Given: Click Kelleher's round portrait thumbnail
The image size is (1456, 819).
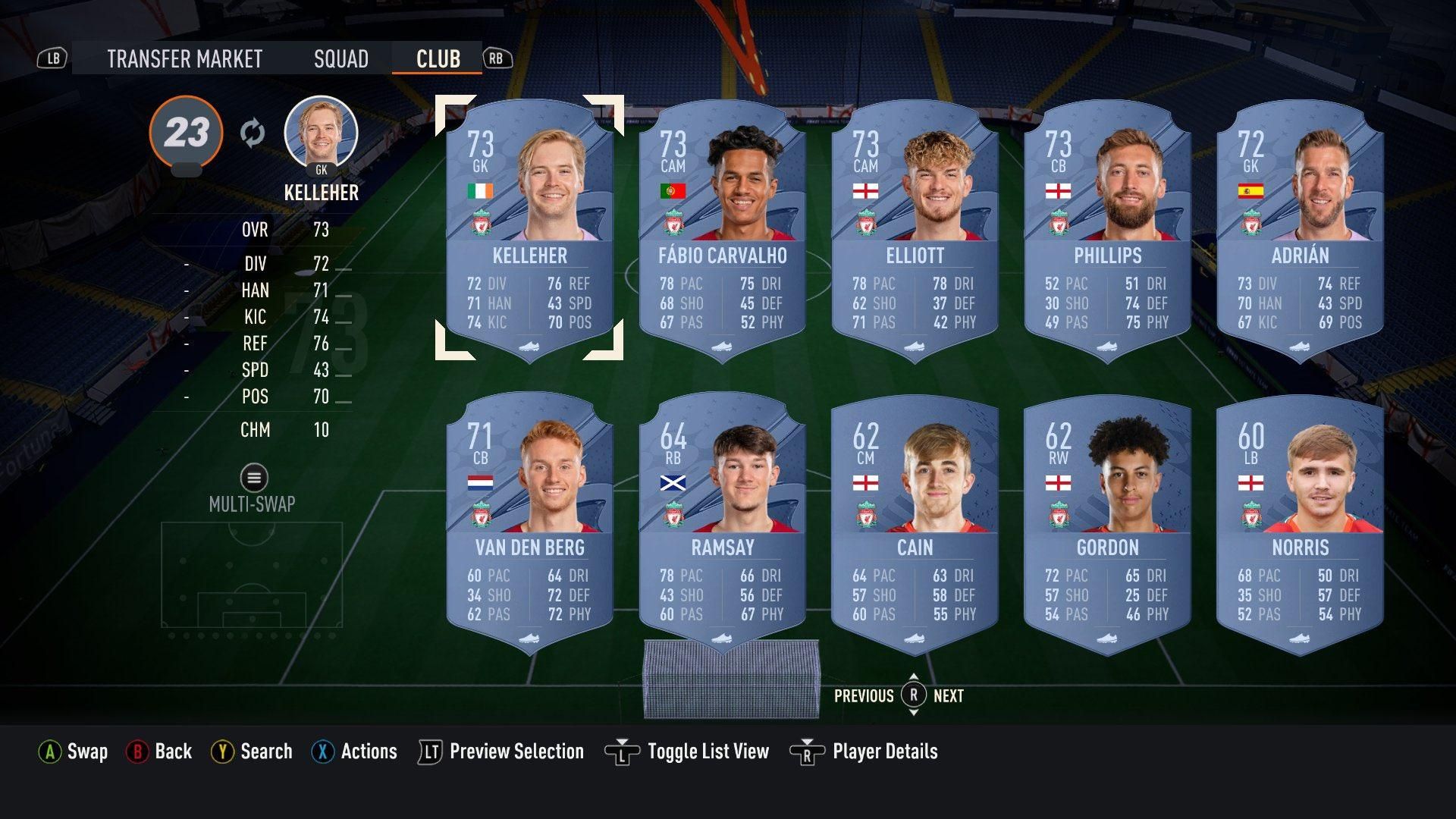Looking at the screenshot, I should (x=321, y=133).
